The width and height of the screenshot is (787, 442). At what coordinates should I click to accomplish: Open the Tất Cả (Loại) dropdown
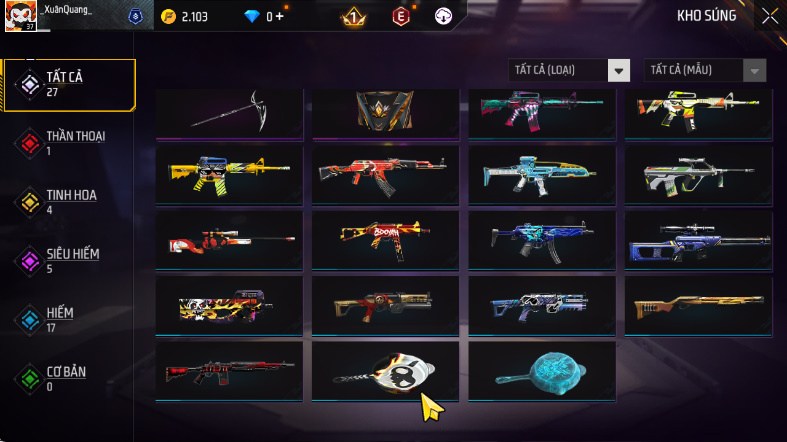click(570, 70)
